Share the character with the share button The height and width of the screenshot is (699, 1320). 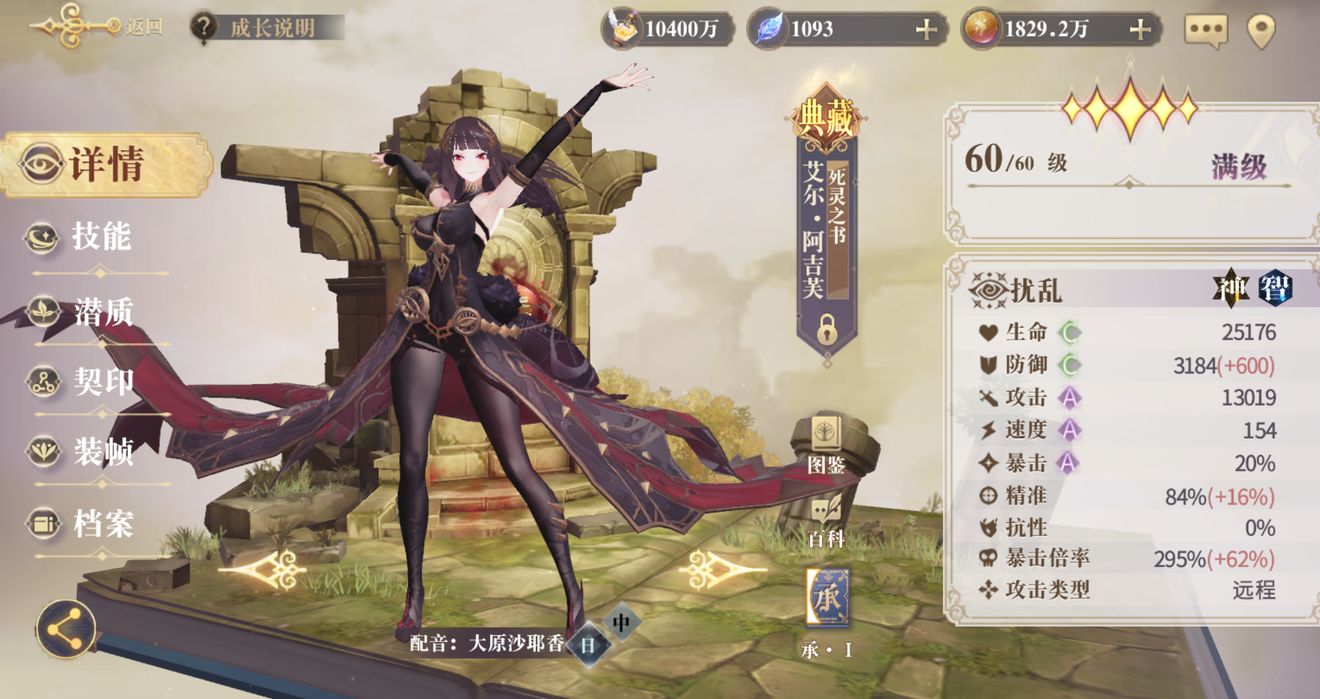coord(66,629)
